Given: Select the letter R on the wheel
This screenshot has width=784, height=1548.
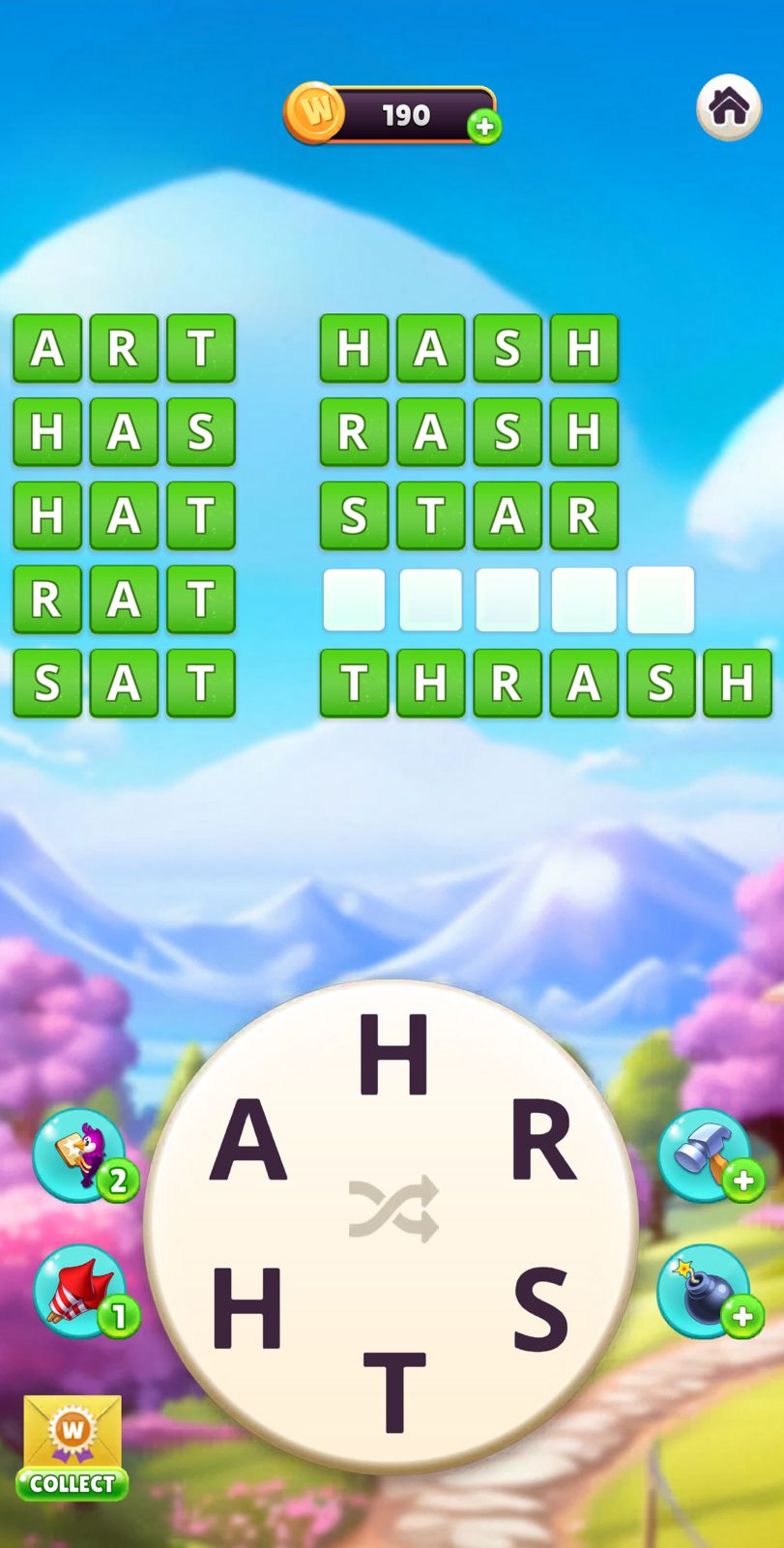Looking at the screenshot, I should pyautogui.click(x=543, y=1142).
